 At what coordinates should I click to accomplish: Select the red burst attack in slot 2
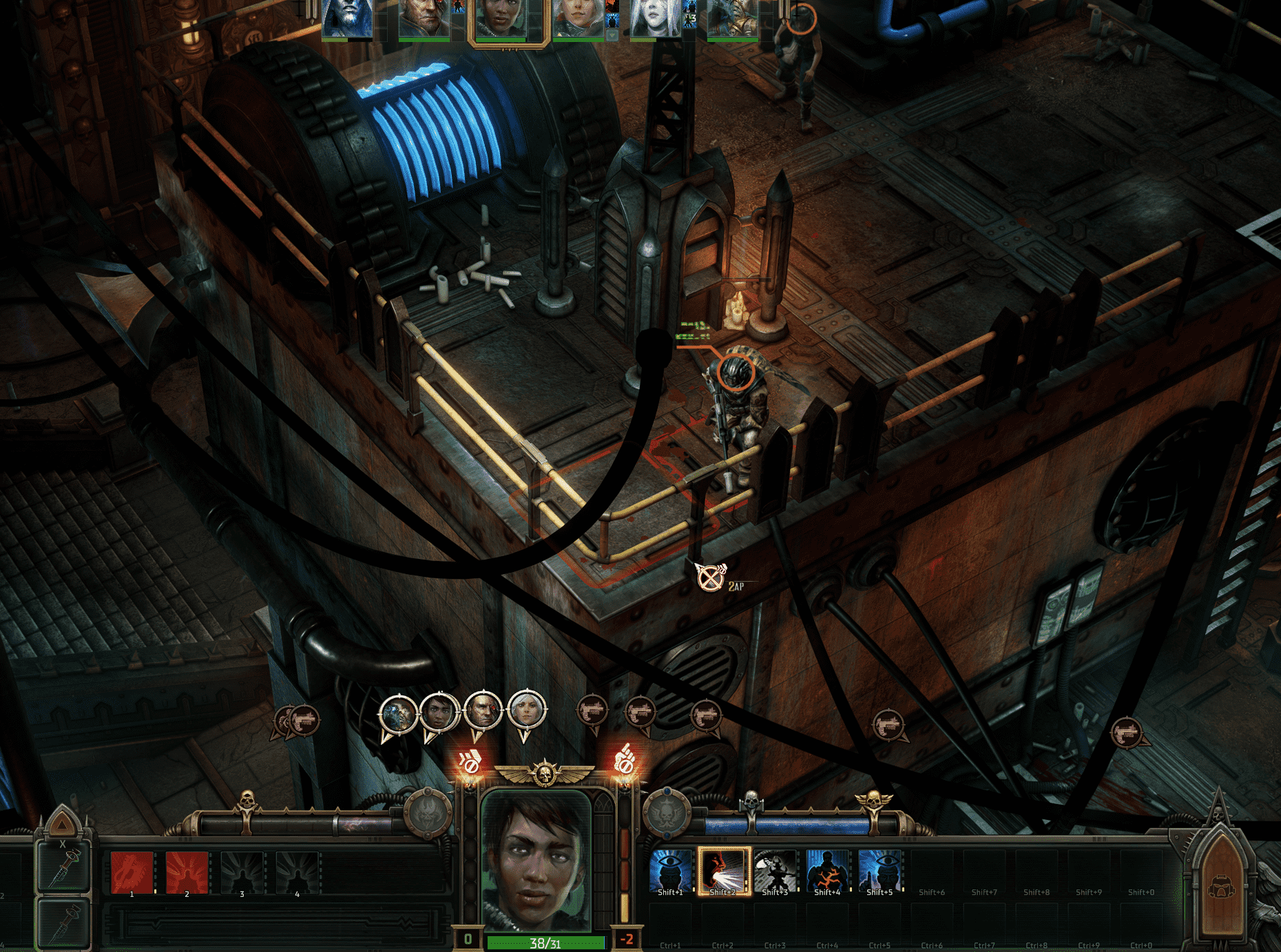(187, 872)
